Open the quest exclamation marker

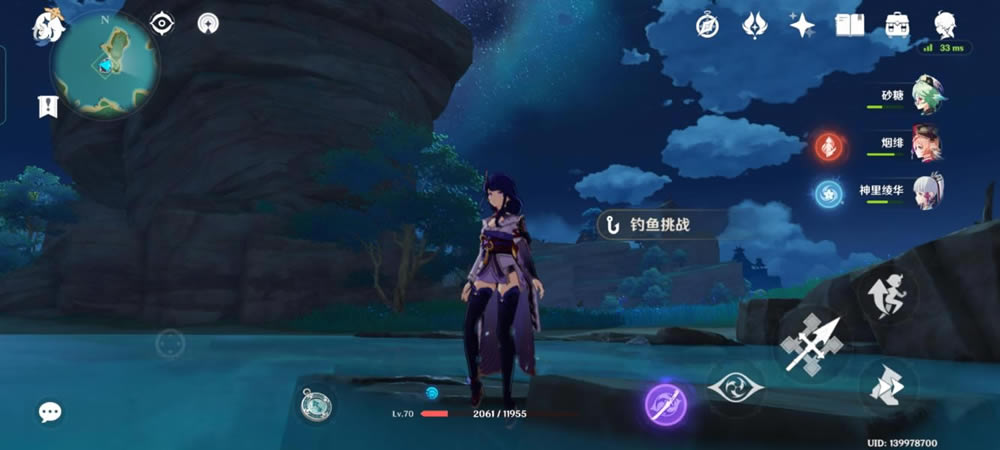[46, 106]
